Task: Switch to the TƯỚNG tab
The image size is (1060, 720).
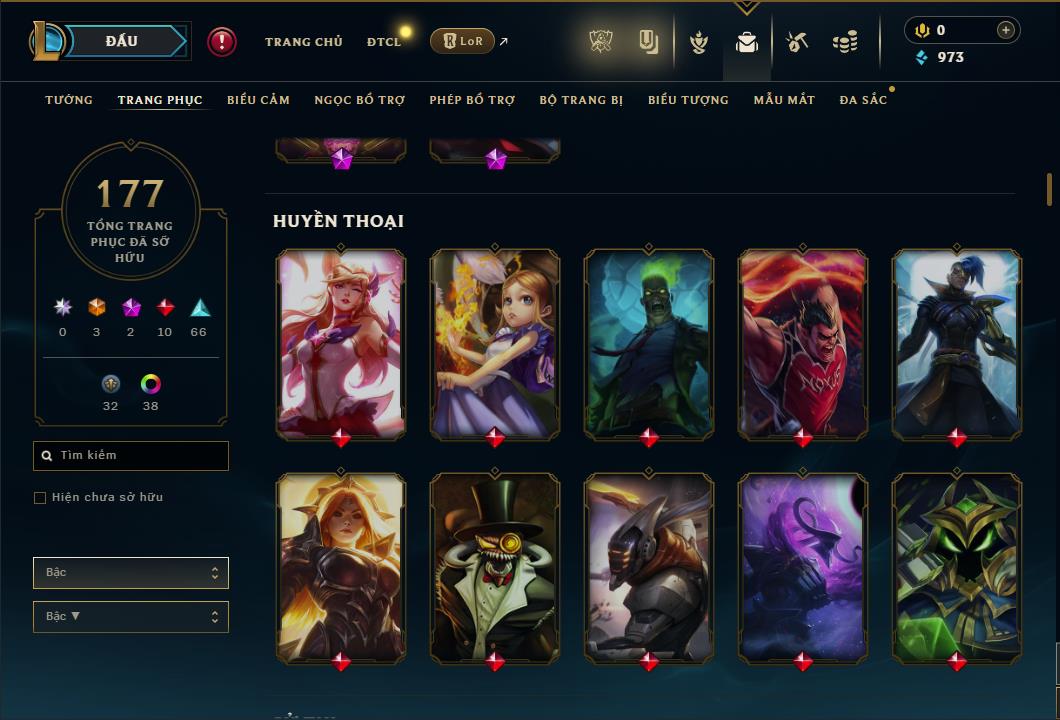Action: (69, 100)
